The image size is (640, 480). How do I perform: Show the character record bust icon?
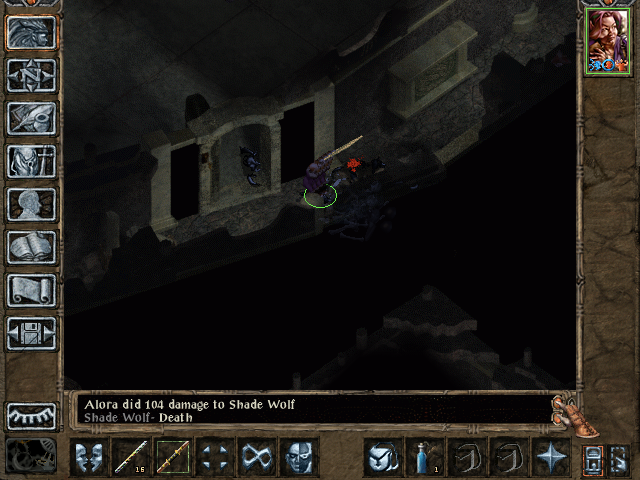click(32, 204)
